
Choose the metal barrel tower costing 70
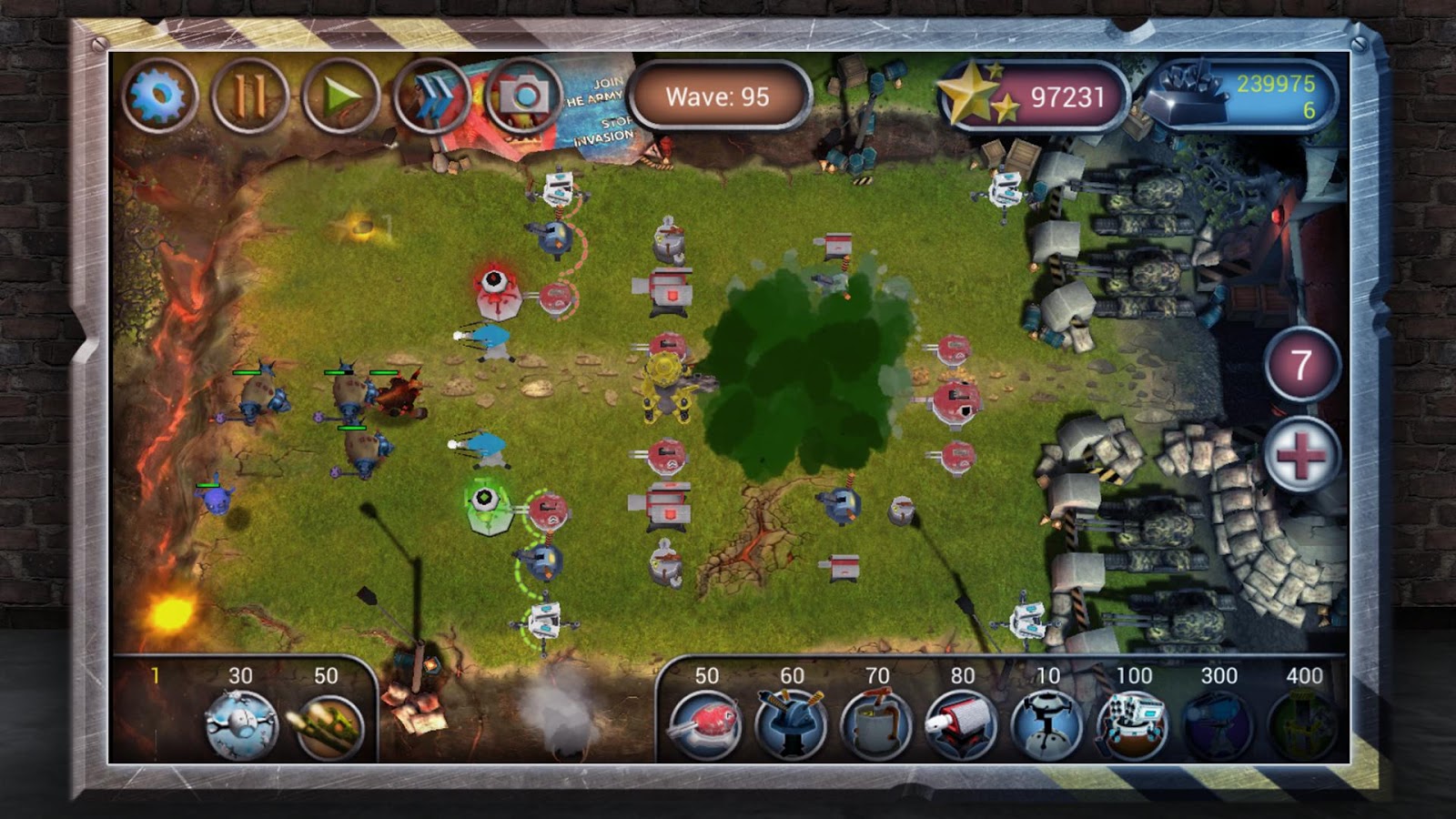876,724
